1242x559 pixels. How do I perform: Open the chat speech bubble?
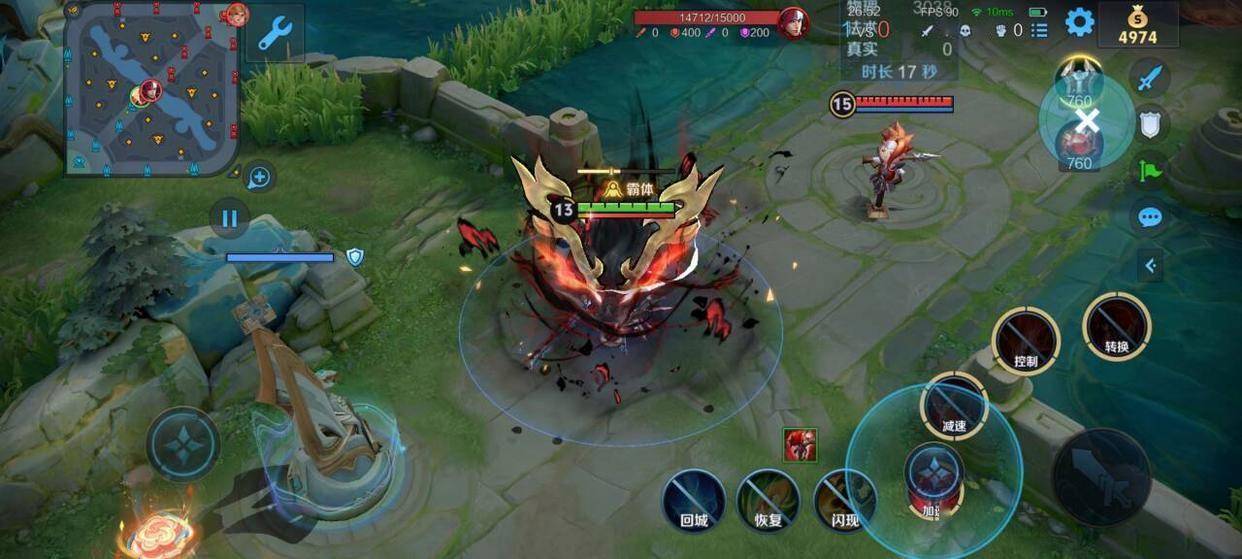1150,216
